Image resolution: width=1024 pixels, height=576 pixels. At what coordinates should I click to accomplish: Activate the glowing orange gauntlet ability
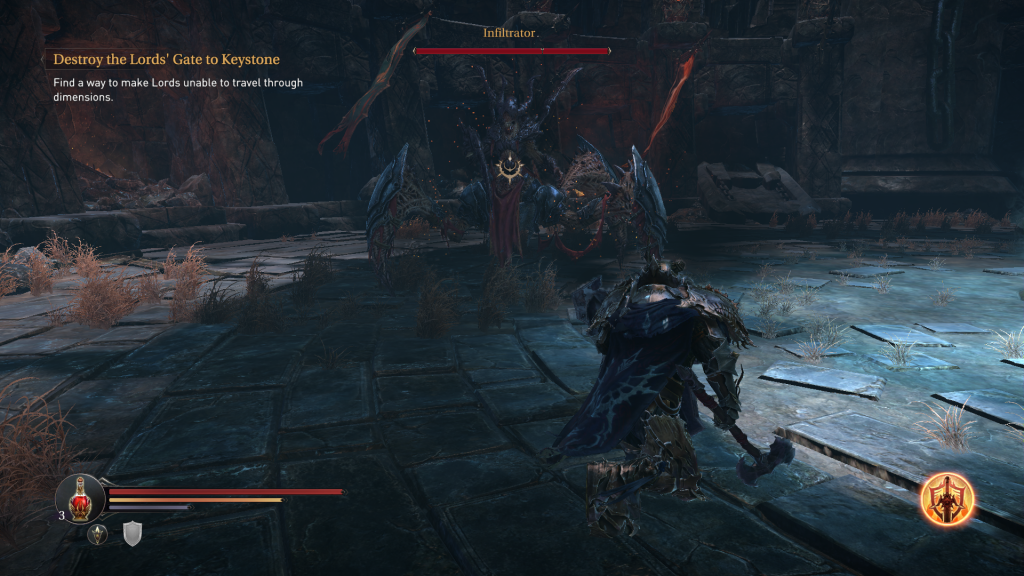coord(947,498)
